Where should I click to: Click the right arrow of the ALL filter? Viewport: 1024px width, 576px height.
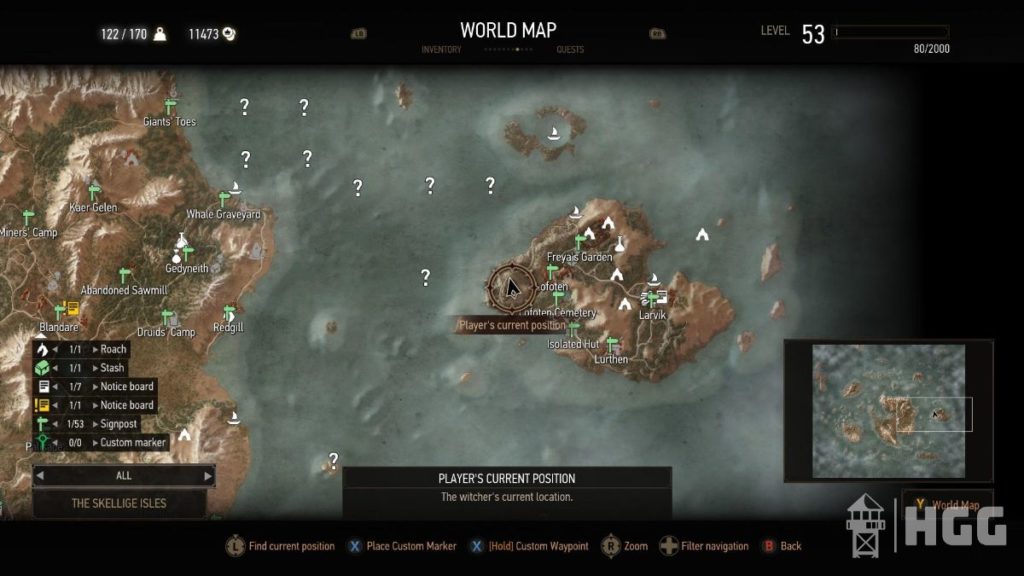pyautogui.click(x=208, y=476)
